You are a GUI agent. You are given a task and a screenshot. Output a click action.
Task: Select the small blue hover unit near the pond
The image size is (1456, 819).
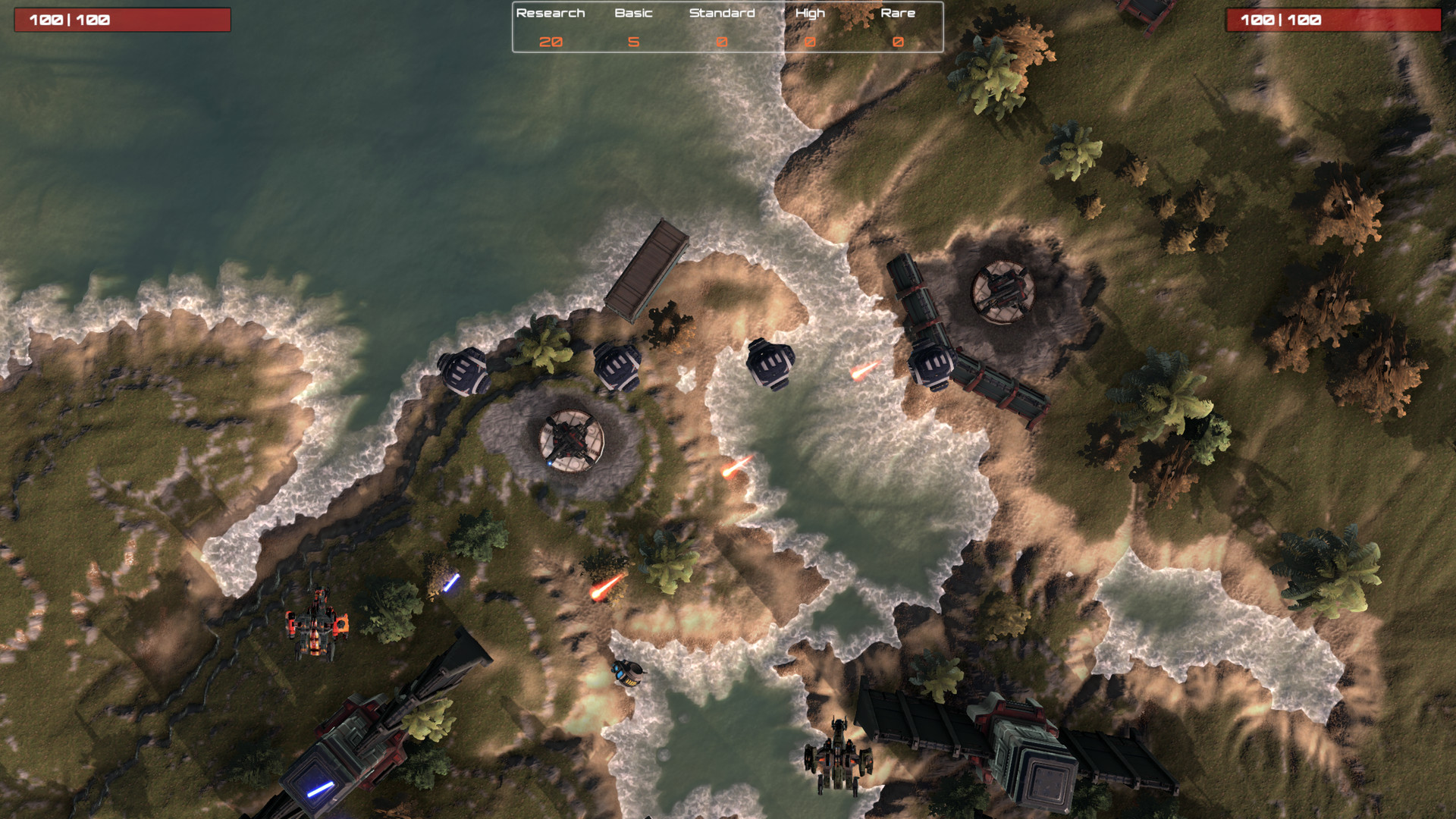(x=629, y=671)
